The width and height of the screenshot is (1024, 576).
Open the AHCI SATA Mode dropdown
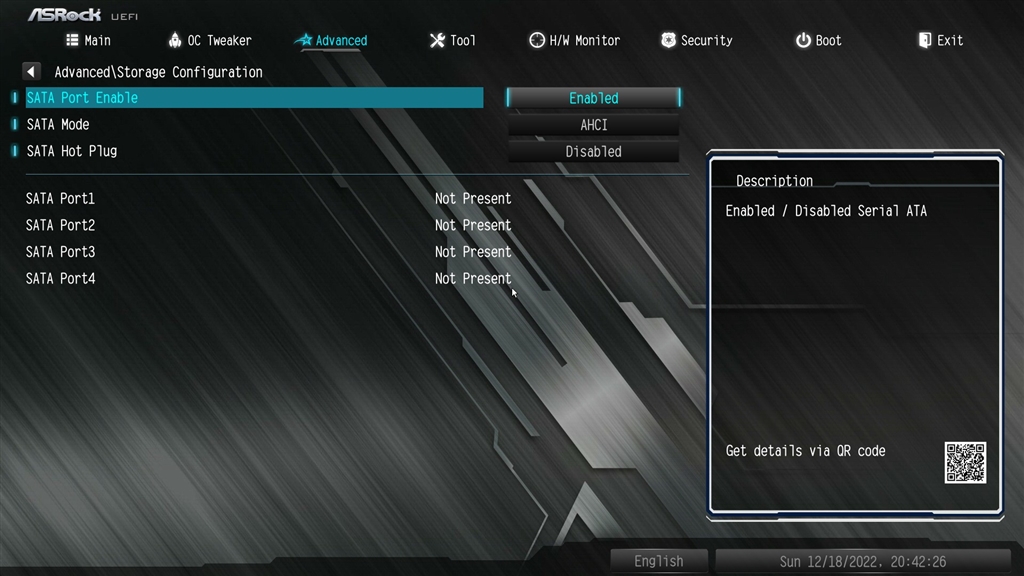pyautogui.click(x=594, y=125)
